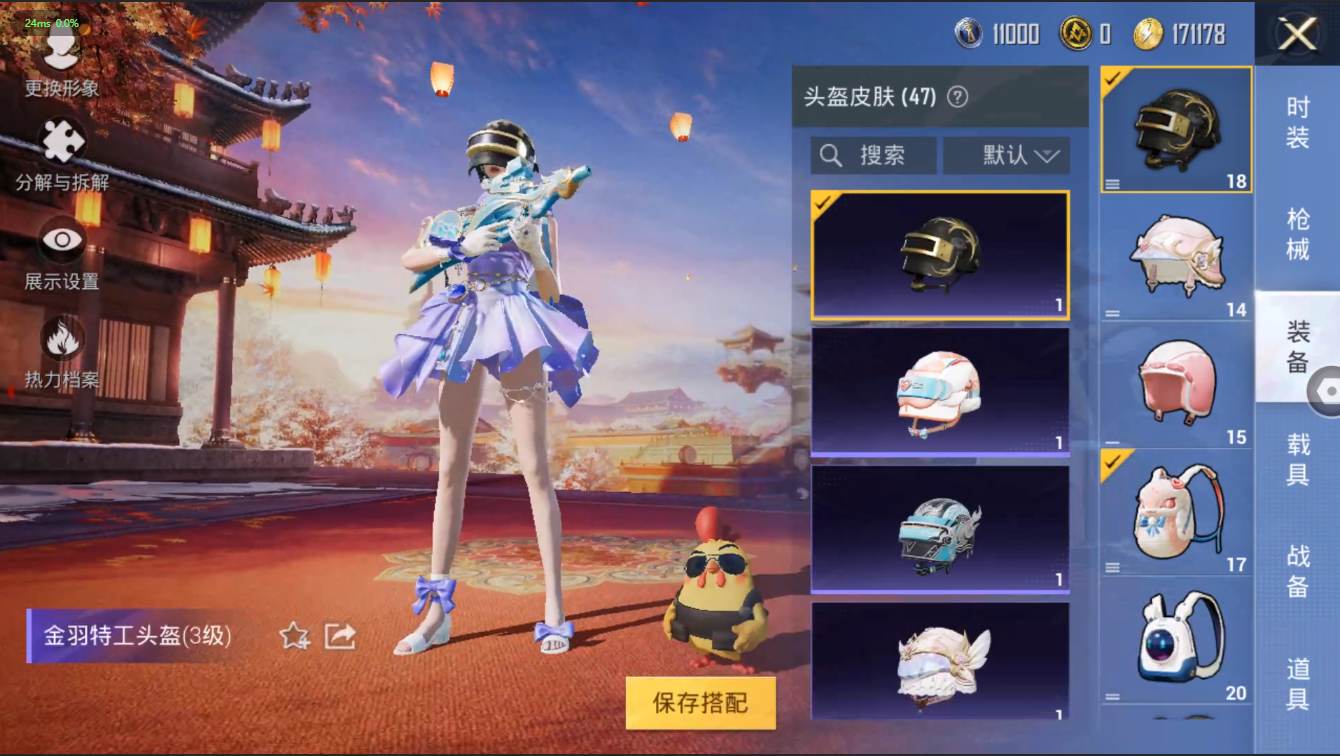The image size is (1340, 756).
Task: Select the black and gold helmet skin
Action: coord(939,255)
